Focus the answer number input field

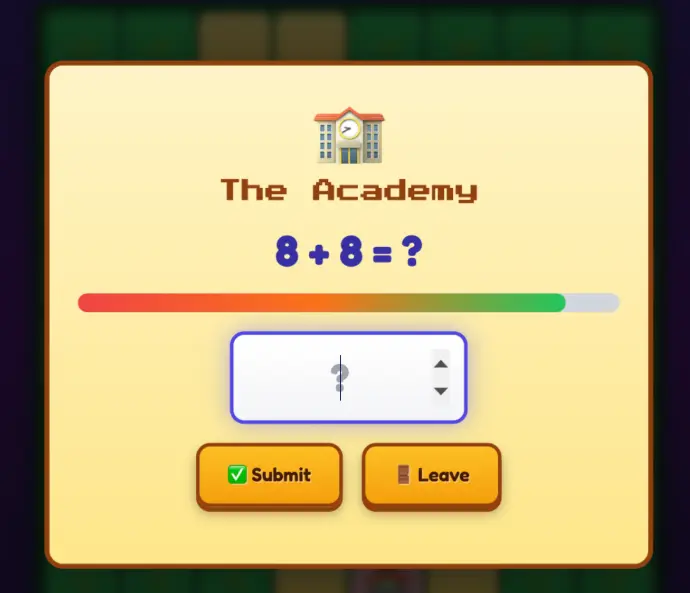tap(330, 377)
